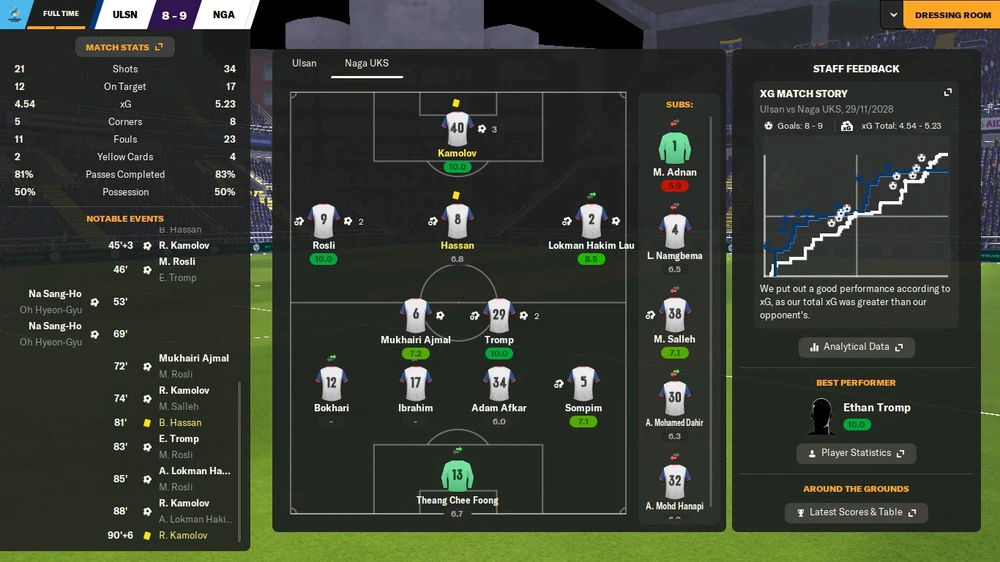
Task: Choose Rosli's number 9 shirt
Action: 323,221
